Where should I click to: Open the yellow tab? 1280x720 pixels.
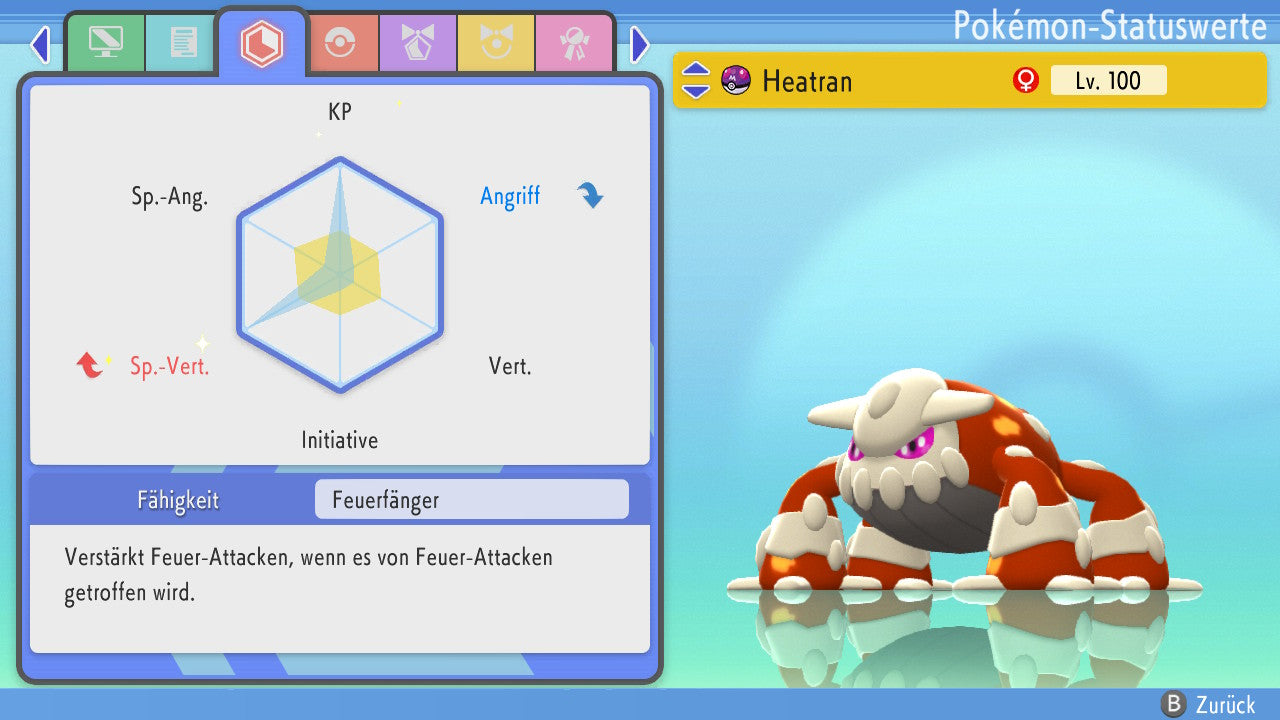point(495,43)
